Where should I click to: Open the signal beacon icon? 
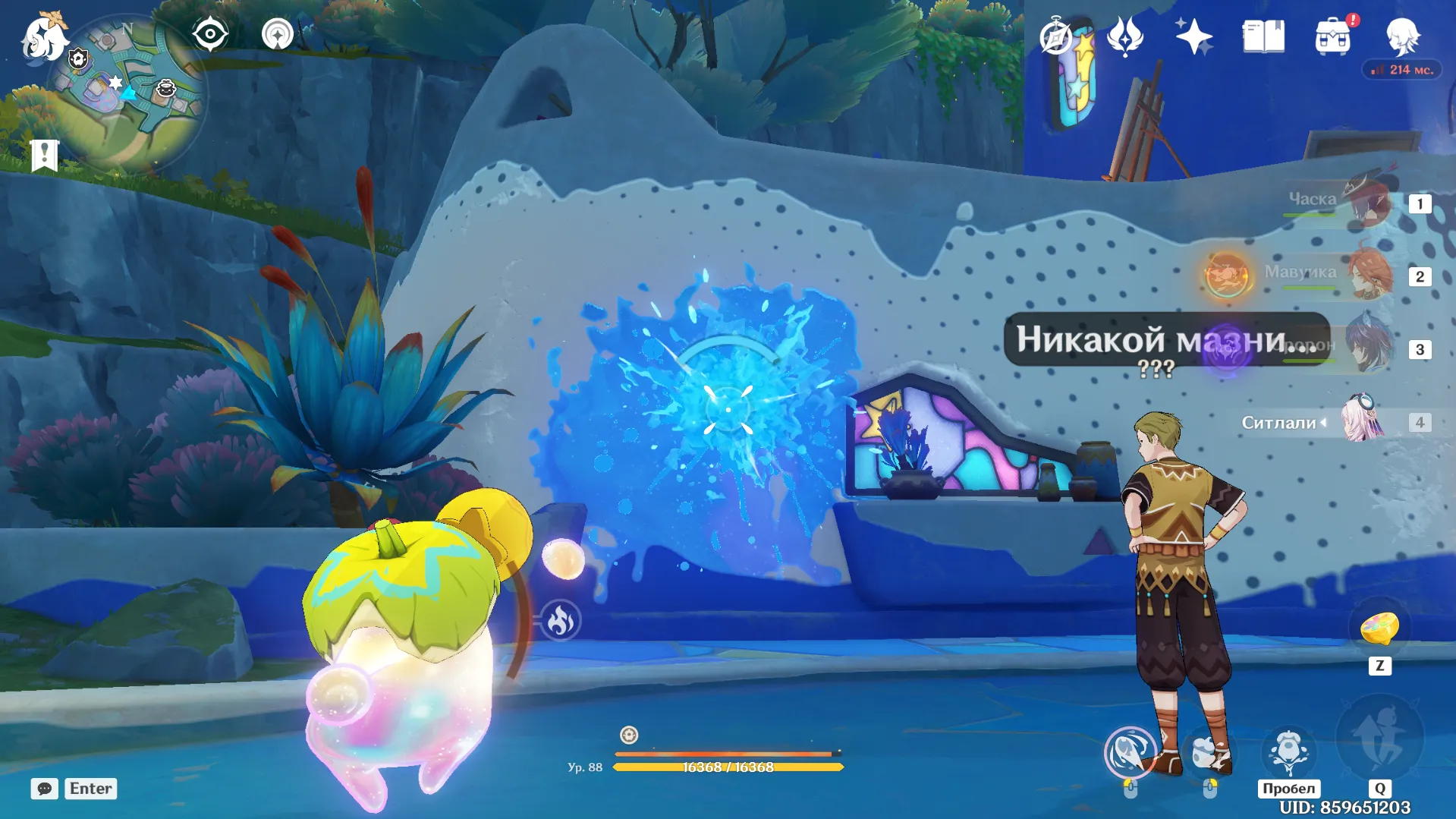tap(277, 35)
